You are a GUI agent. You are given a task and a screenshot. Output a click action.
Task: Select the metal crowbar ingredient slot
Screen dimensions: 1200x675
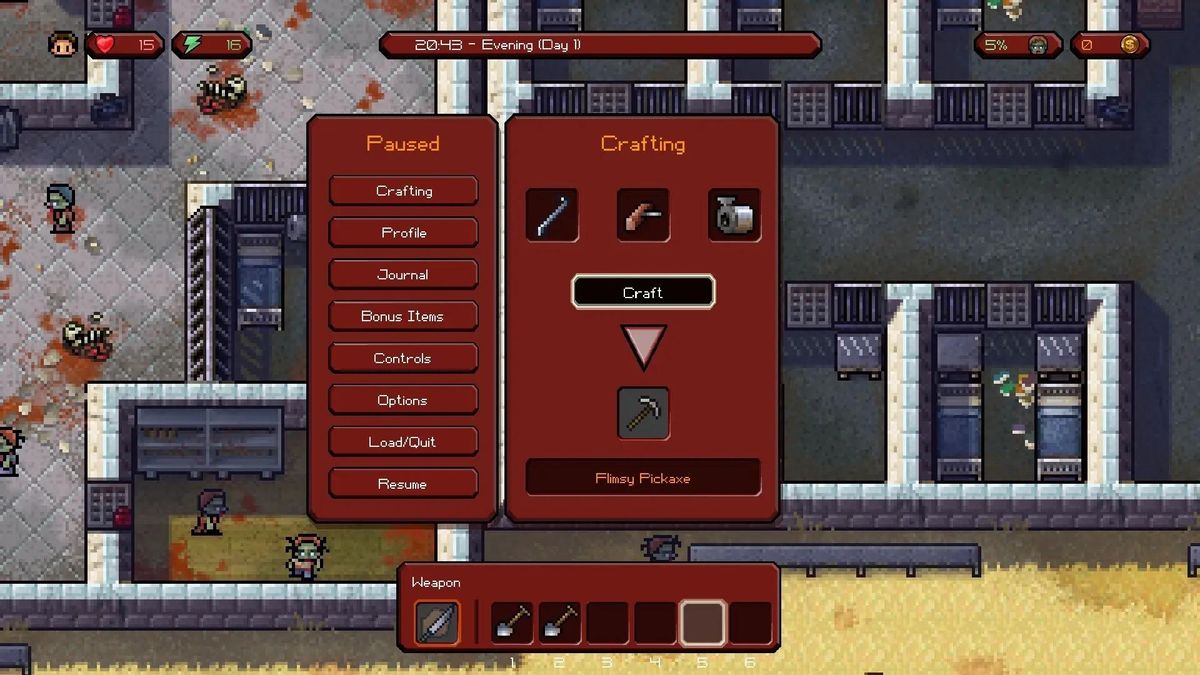[x=552, y=215]
